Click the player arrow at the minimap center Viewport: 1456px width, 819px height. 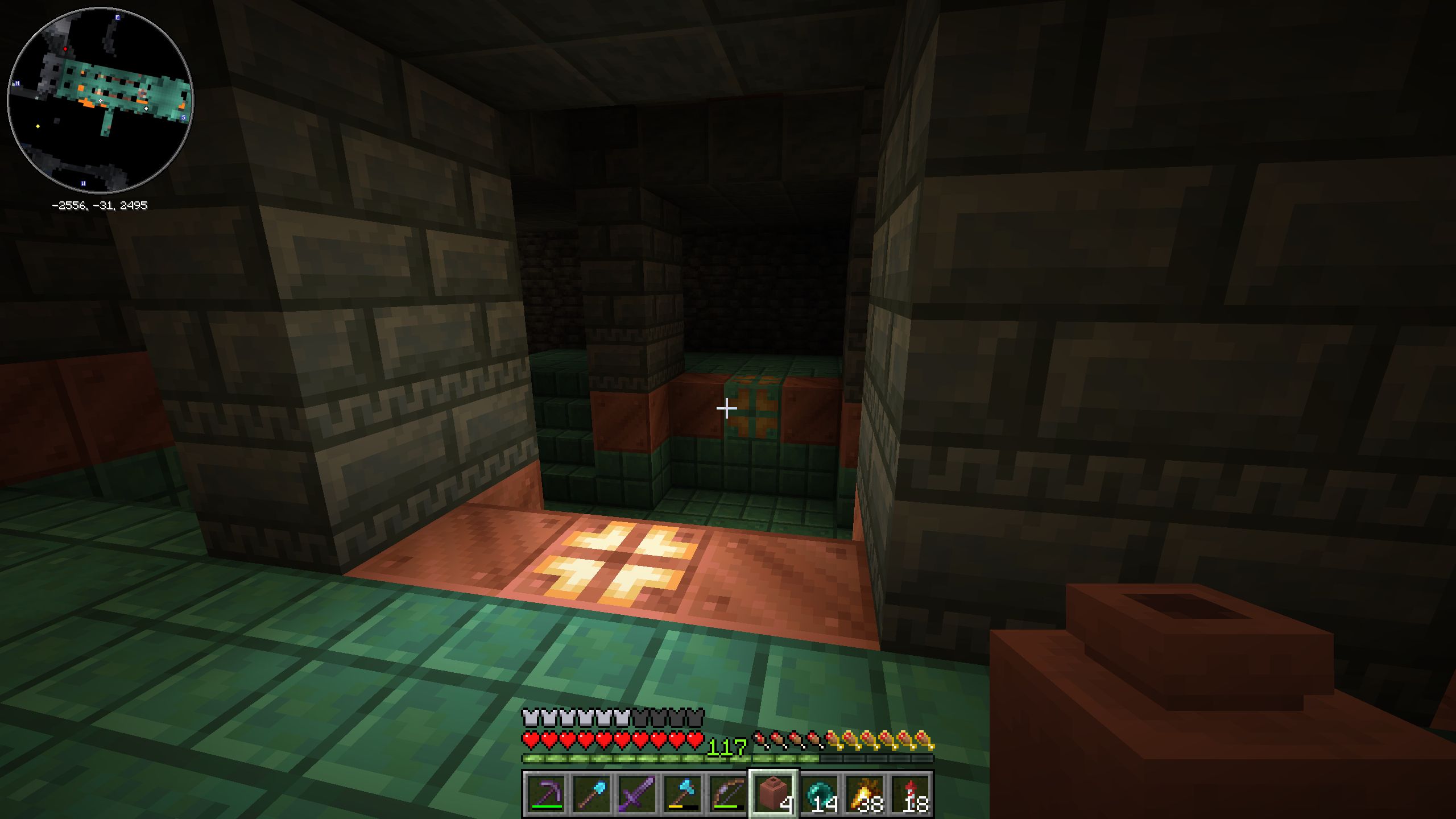(101, 101)
